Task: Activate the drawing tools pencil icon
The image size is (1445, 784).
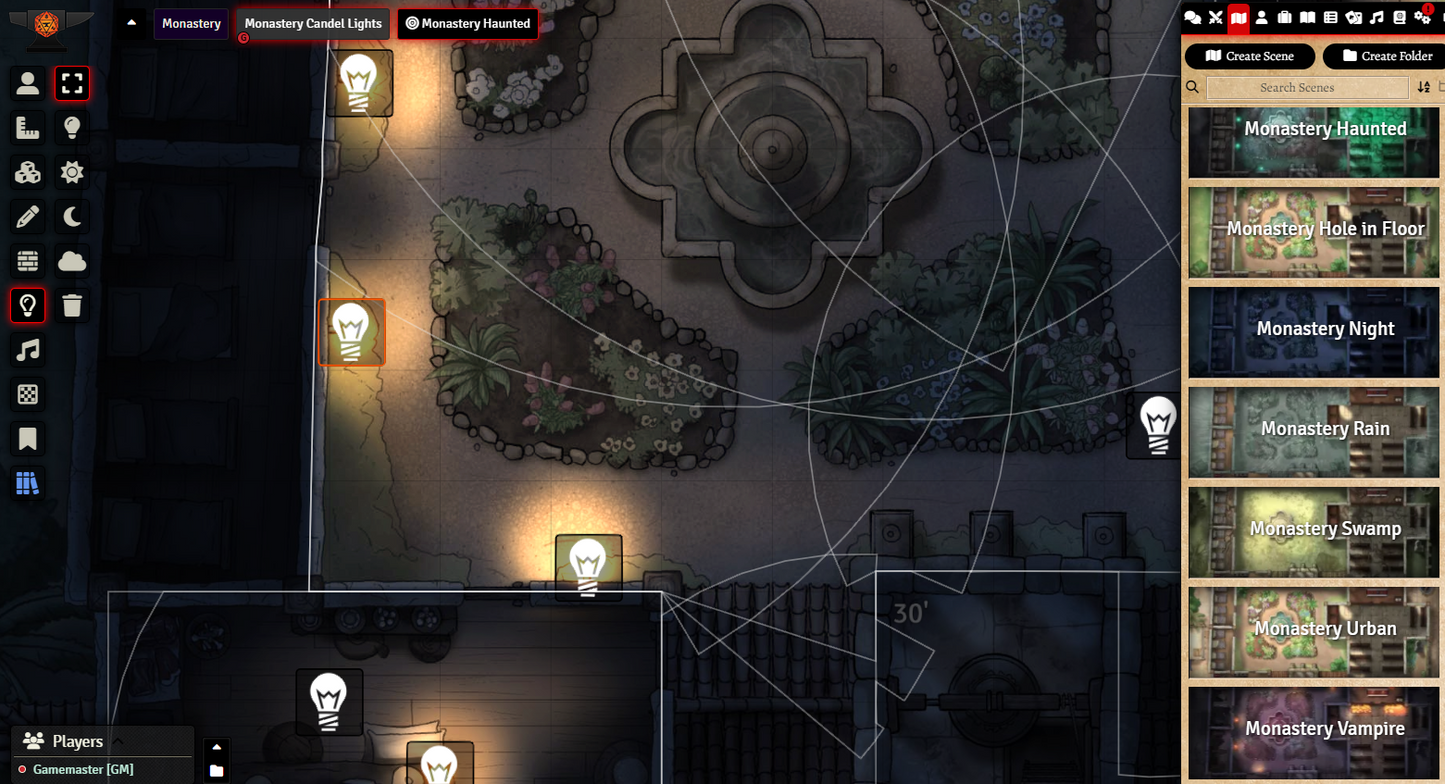Action: point(28,217)
